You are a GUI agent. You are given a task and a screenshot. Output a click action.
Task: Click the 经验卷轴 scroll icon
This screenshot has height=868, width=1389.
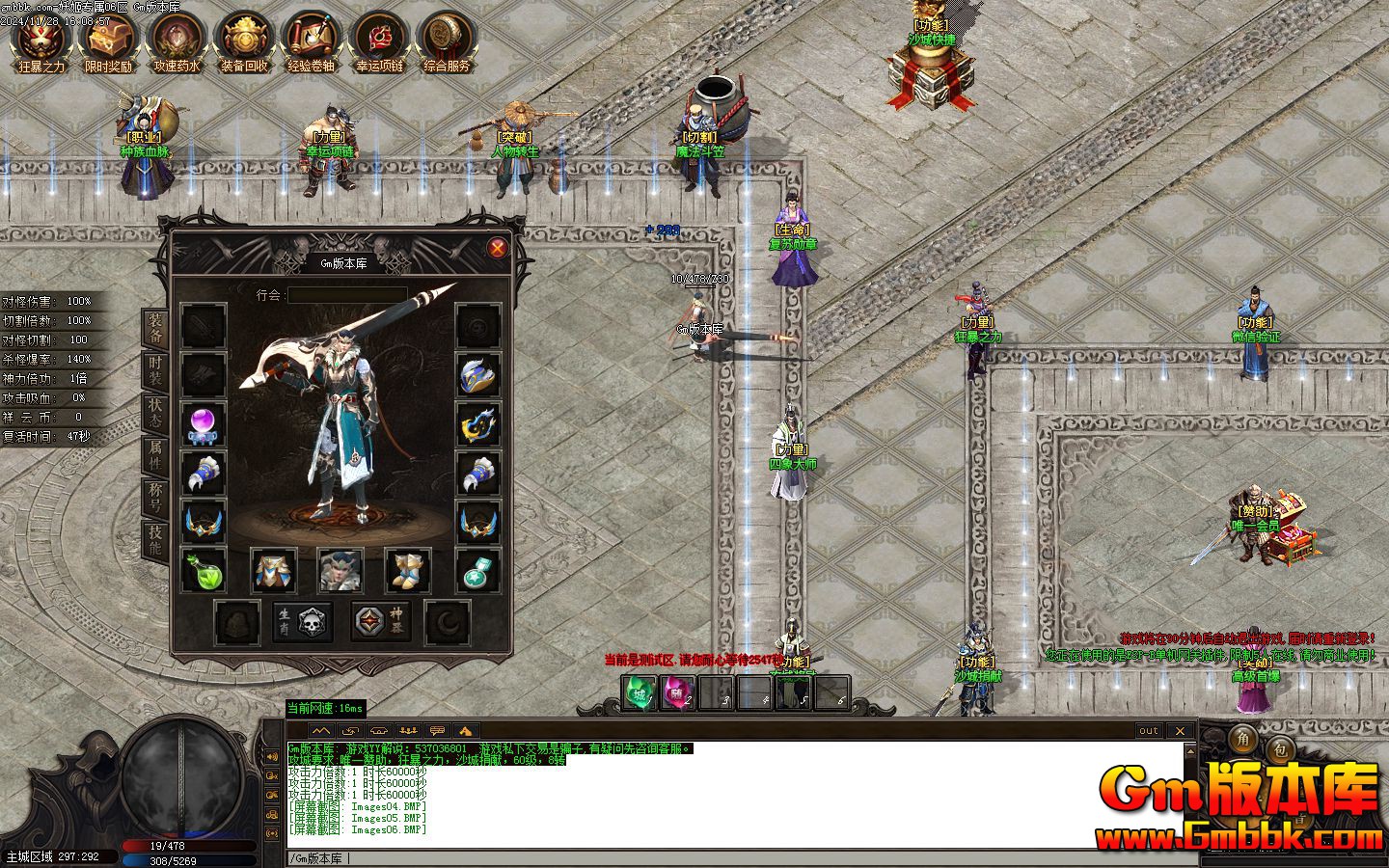pos(311,42)
